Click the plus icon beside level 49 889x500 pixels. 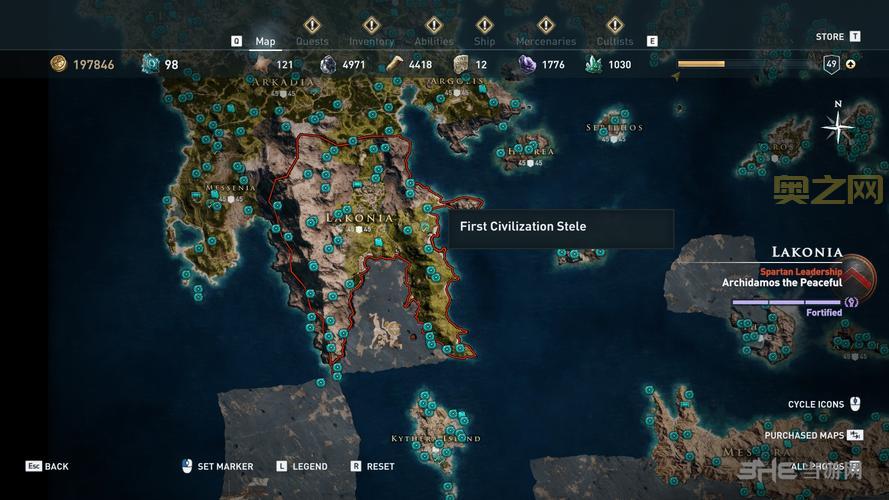851,65
